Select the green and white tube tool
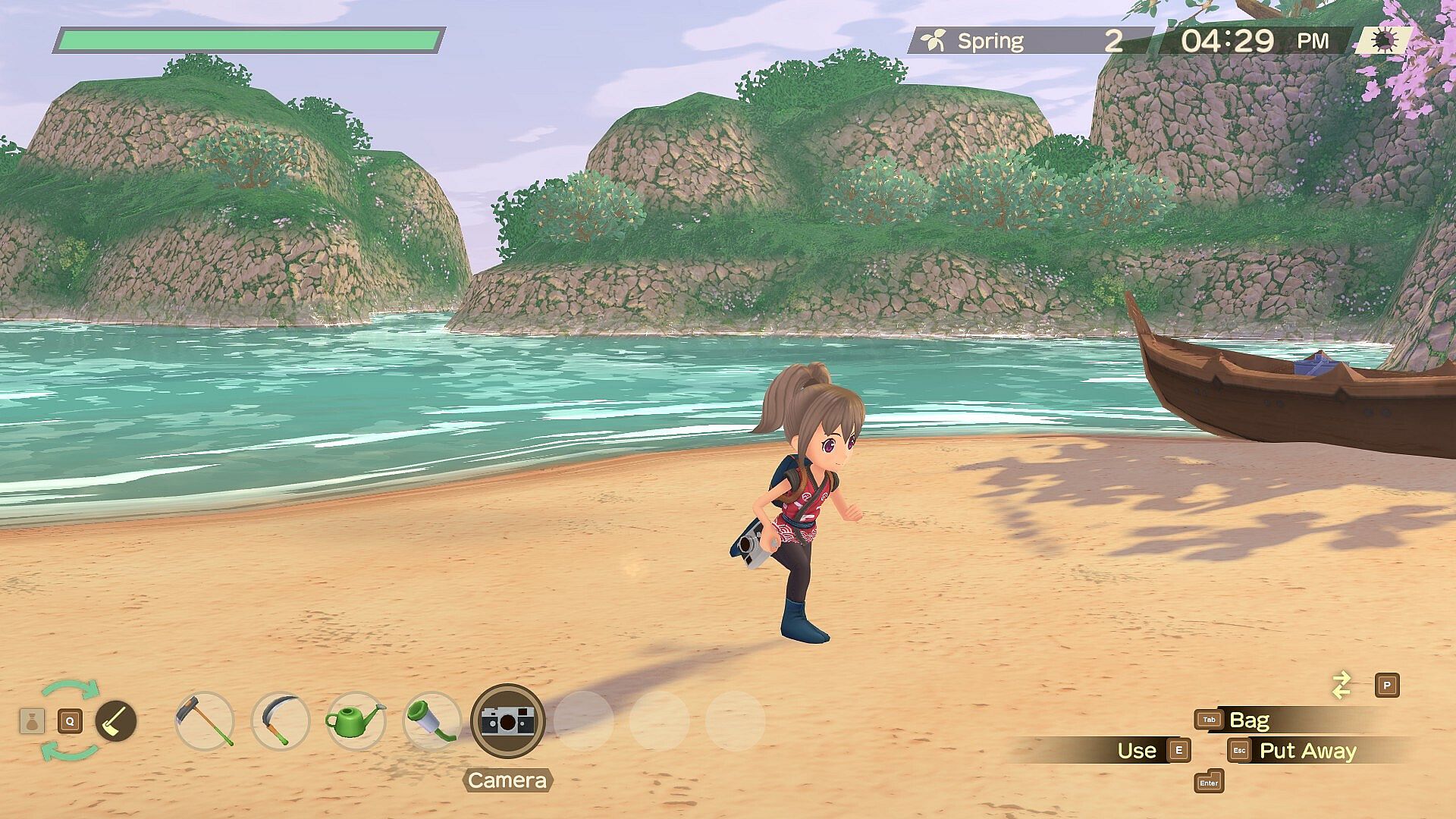1456x819 pixels. click(431, 720)
